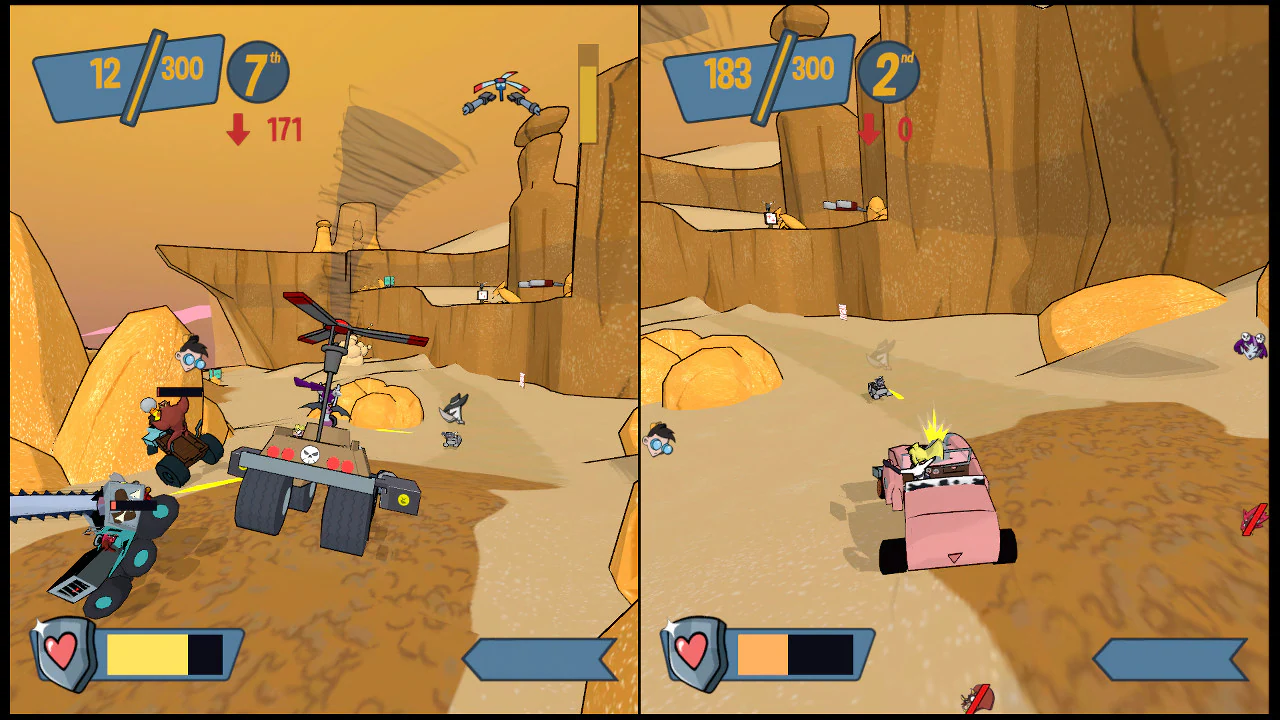Click the 7th place position badge
Screen dimensions: 1280x720
(x=257, y=74)
